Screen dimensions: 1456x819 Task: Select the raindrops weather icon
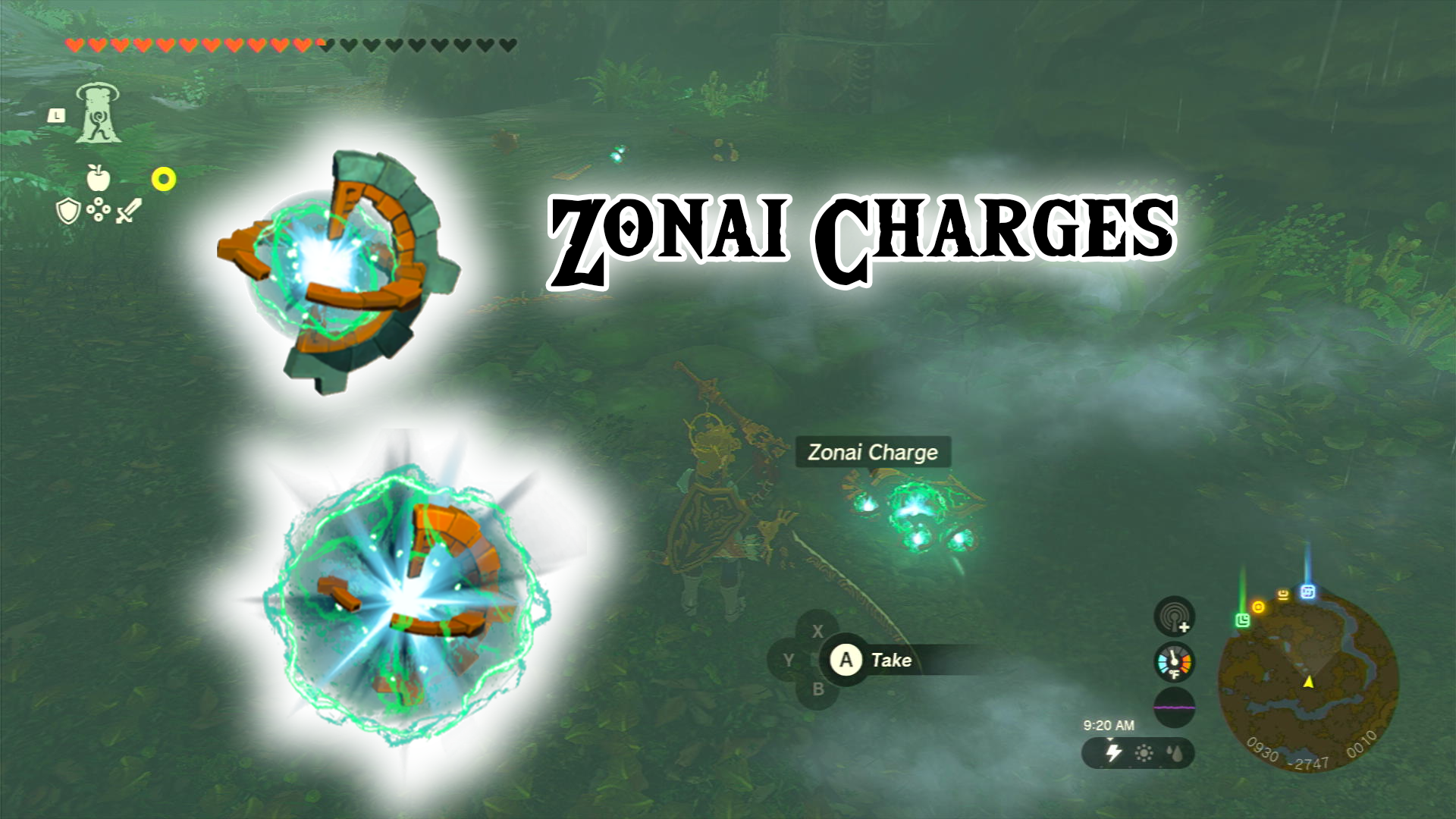tap(1174, 754)
